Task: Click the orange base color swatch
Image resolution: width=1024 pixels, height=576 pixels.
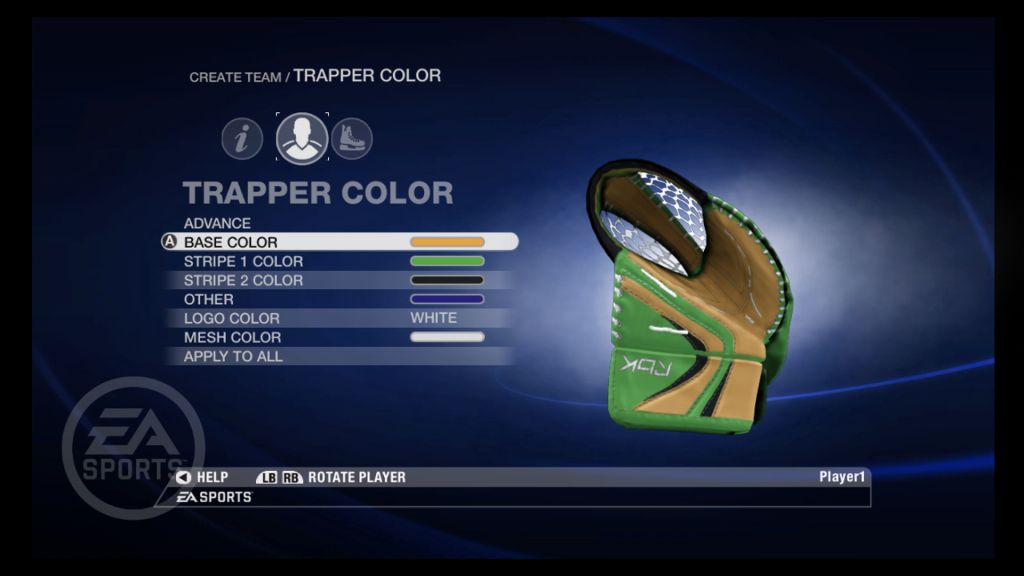Action: point(447,242)
